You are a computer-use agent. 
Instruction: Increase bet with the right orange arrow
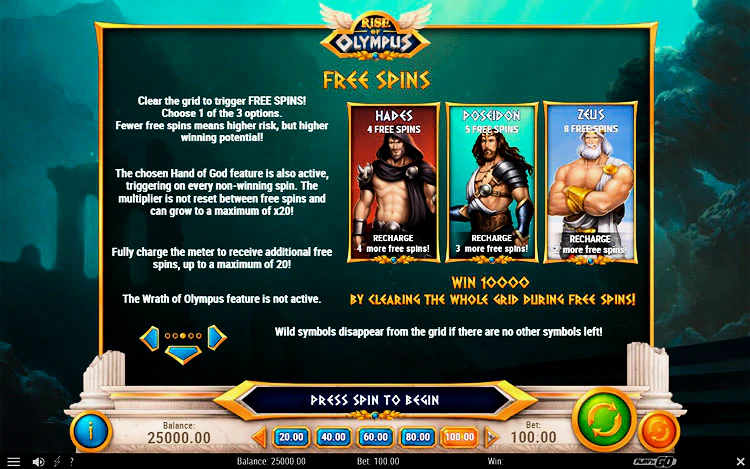tap(491, 437)
